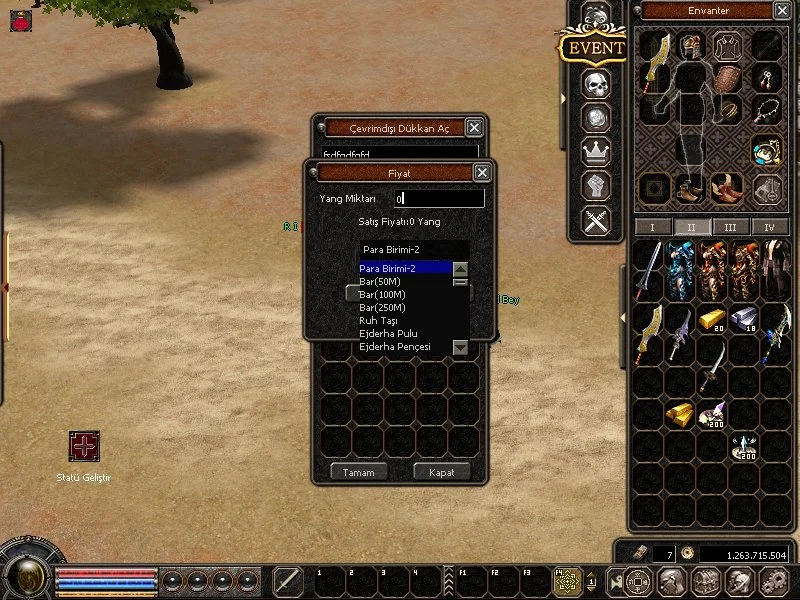Show inventory page I

[653, 228]
